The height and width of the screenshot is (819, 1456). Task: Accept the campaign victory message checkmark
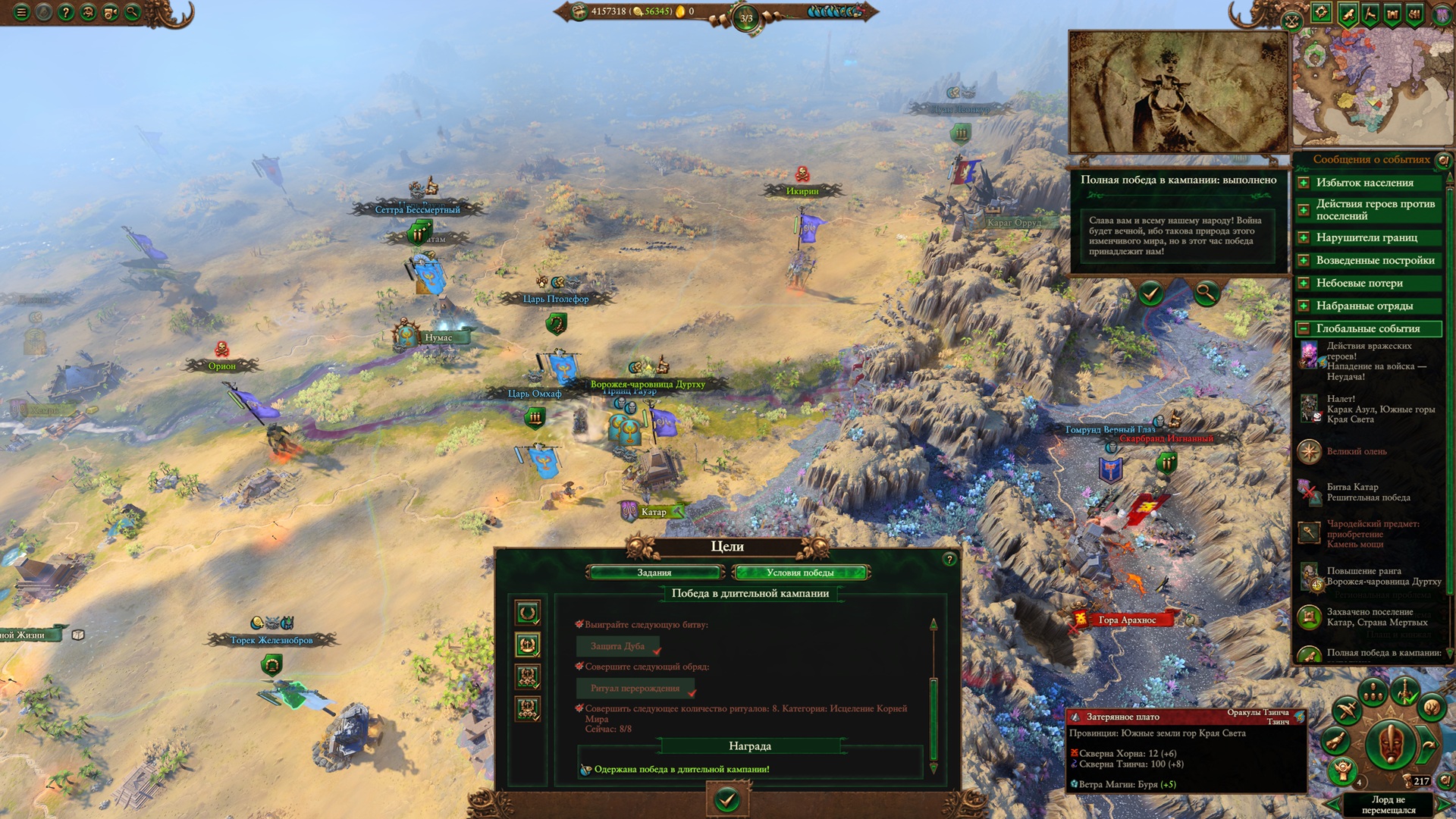(1150, 293)
